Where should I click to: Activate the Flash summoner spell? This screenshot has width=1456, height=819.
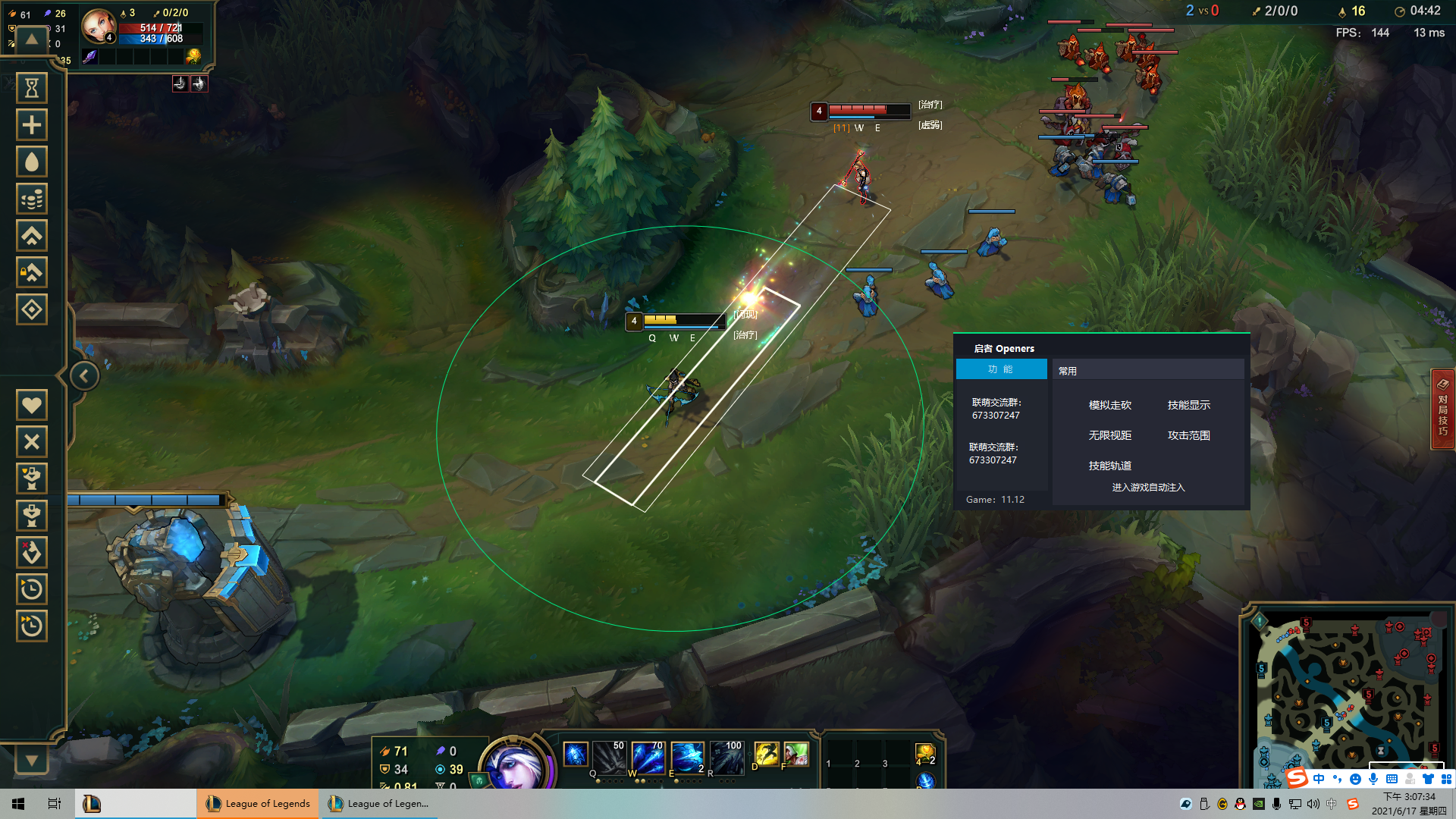[766, 754]
